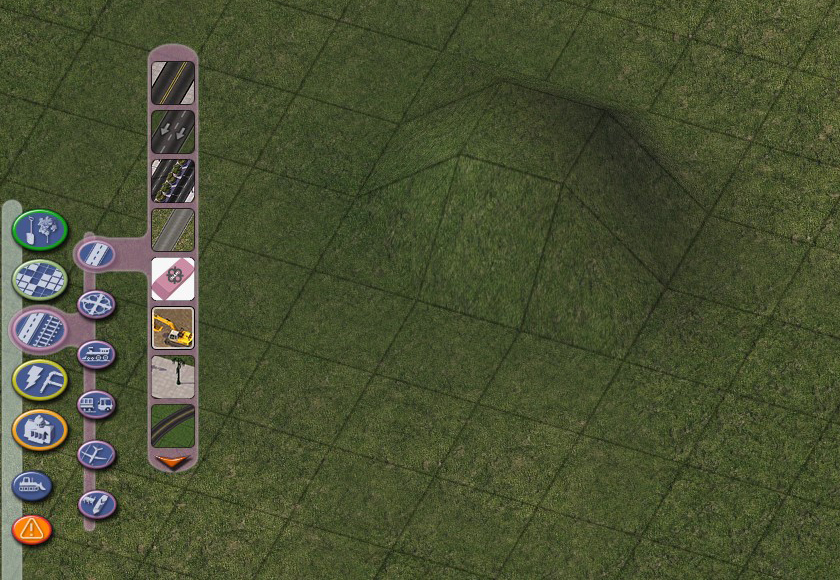Select the transportation menu button
The image size is (840, 580).
coord(39,329)
